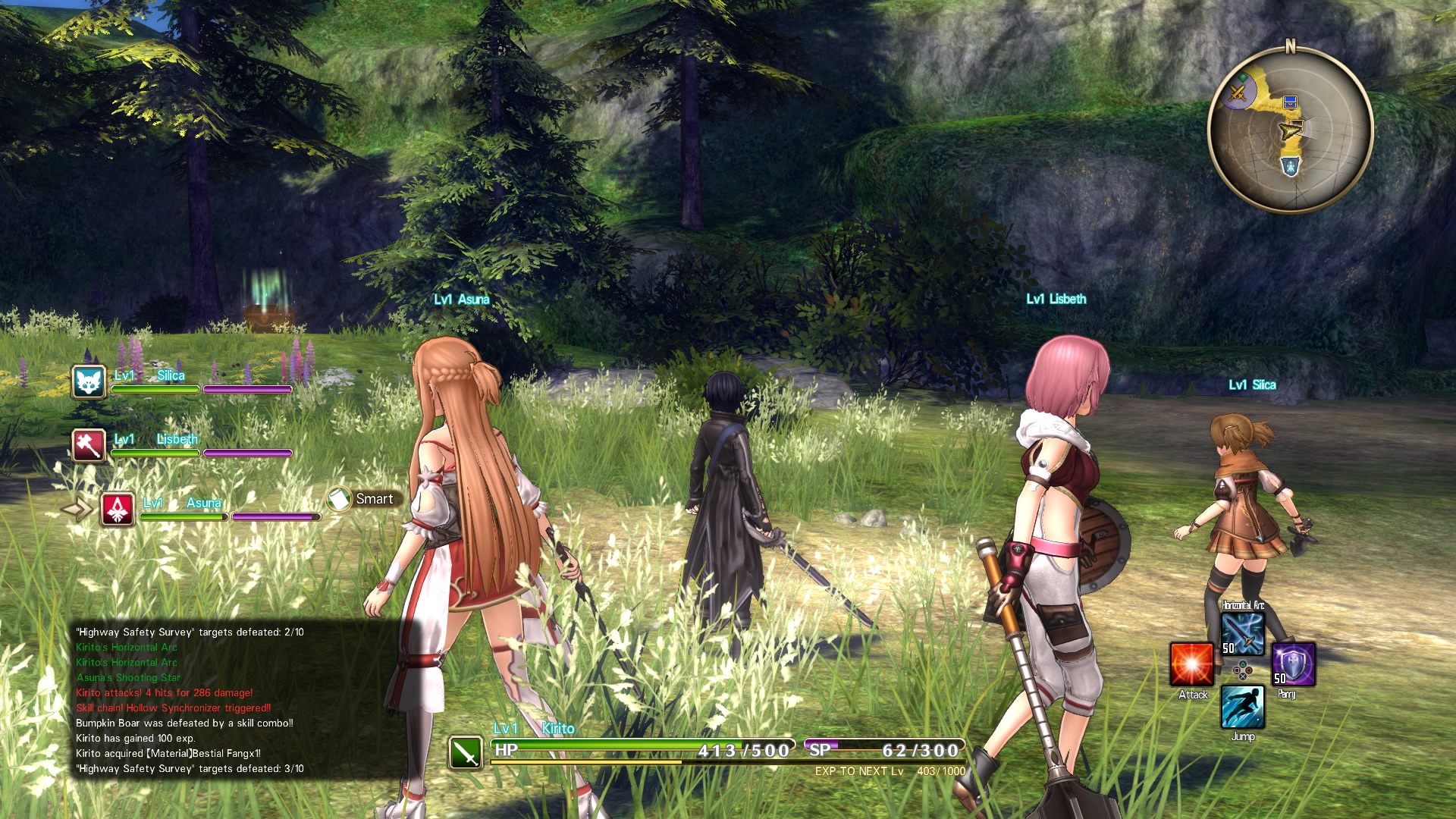The image size is (1456, 819).
Task: Trigger the Jump action icon
Action: point(1242,707)
